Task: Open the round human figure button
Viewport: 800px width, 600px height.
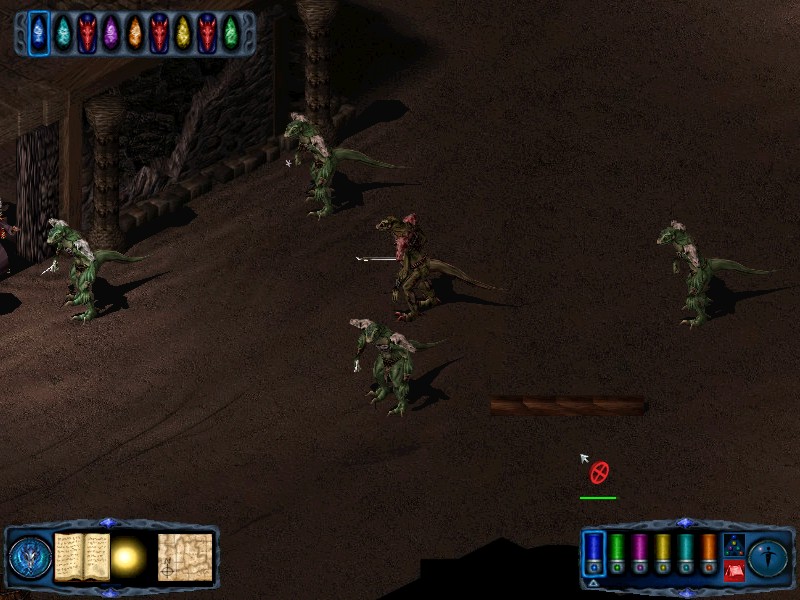Action: coord(769,557)
